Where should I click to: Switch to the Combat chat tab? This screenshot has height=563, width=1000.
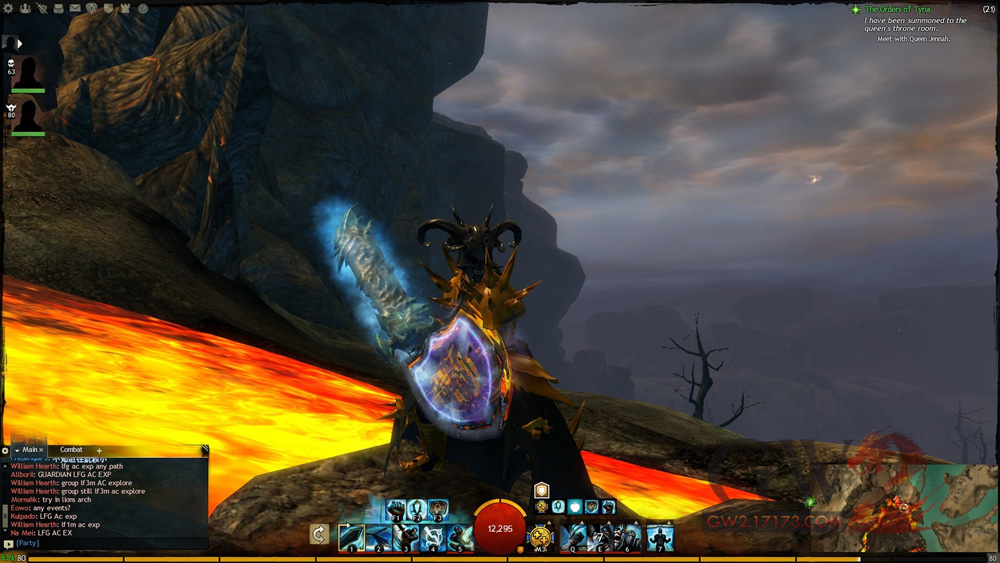[x=72, y=450]
